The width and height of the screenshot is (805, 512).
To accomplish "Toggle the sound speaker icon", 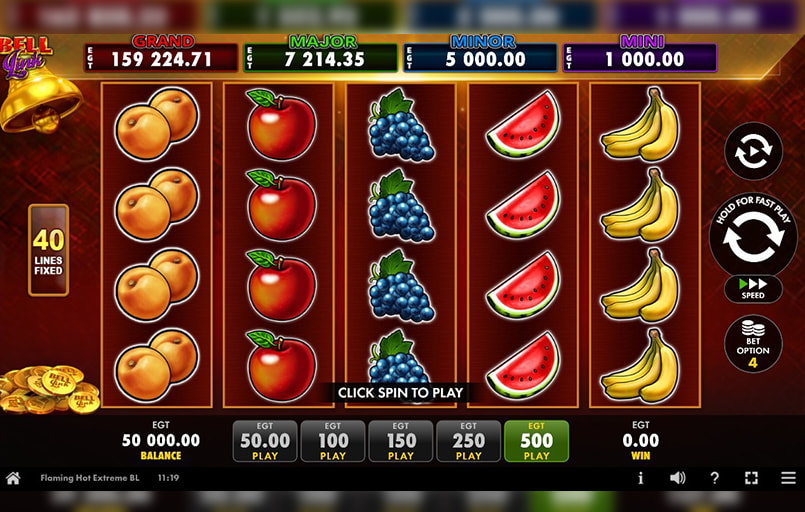I will 677,478.
